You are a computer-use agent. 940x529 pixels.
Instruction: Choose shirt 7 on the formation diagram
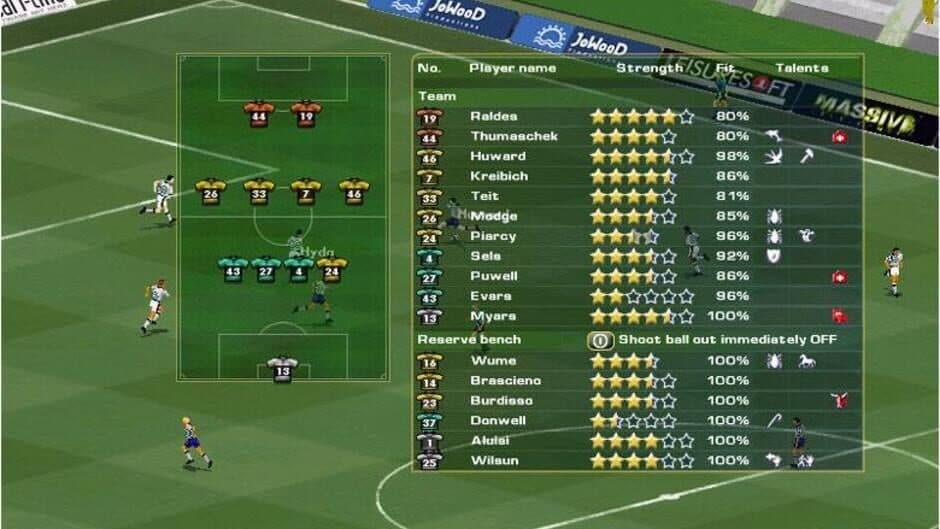[306, 191]
